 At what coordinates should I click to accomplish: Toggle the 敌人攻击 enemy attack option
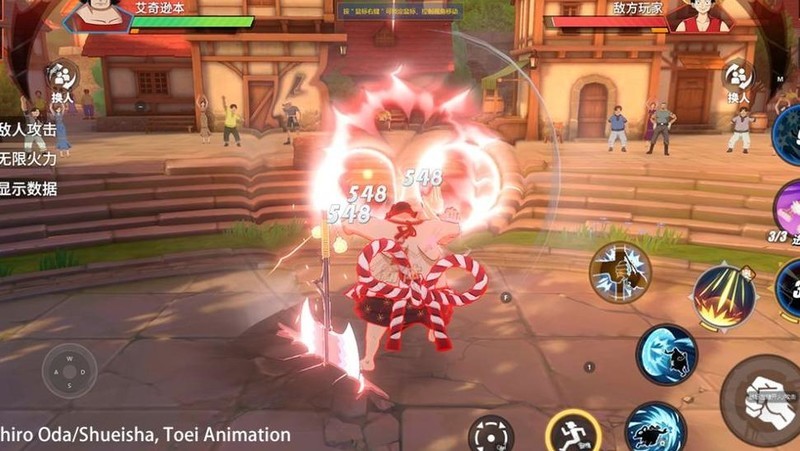pos(27,129)
